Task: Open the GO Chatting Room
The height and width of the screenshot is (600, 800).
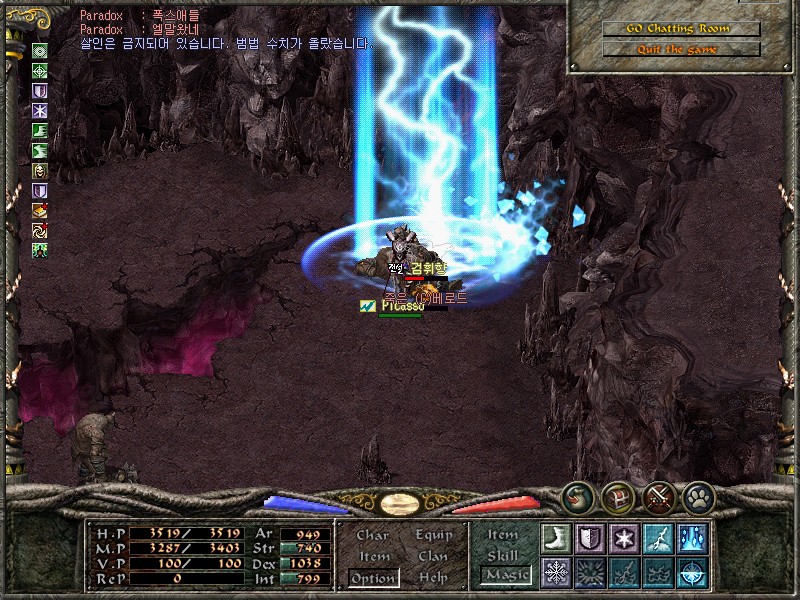Action: pos(680,28)
